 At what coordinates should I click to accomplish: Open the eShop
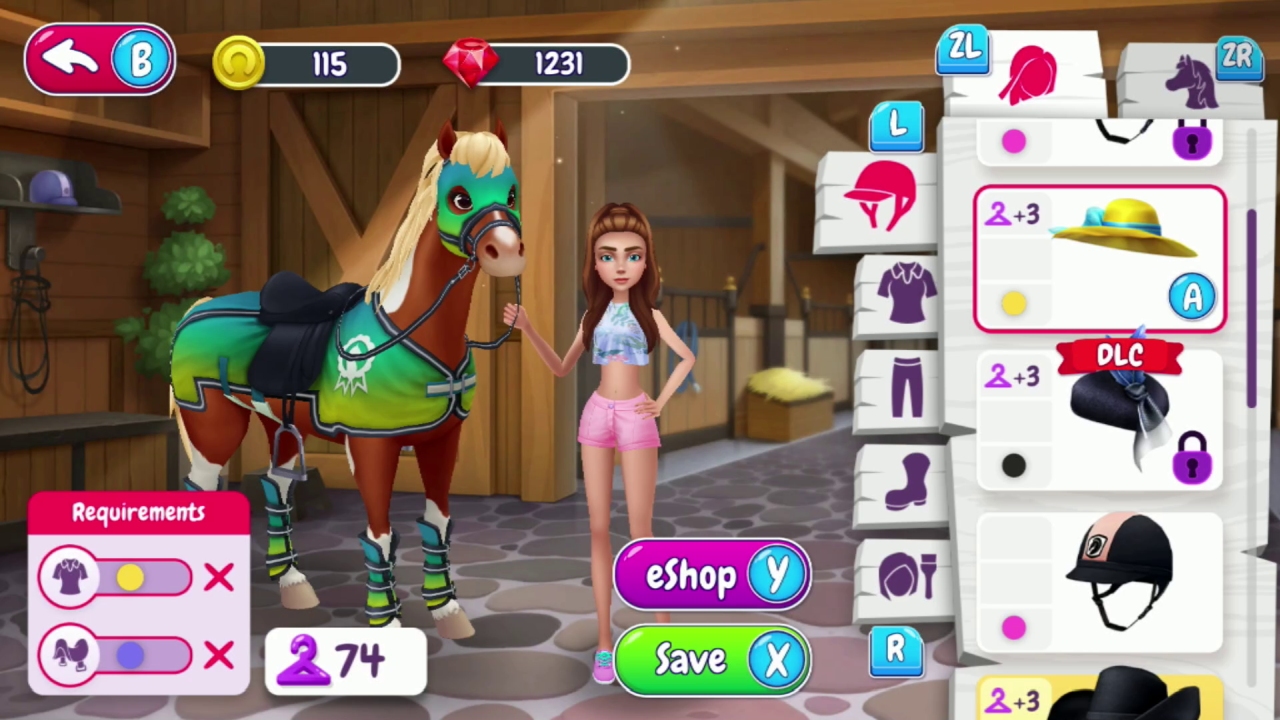click(710, 575)
